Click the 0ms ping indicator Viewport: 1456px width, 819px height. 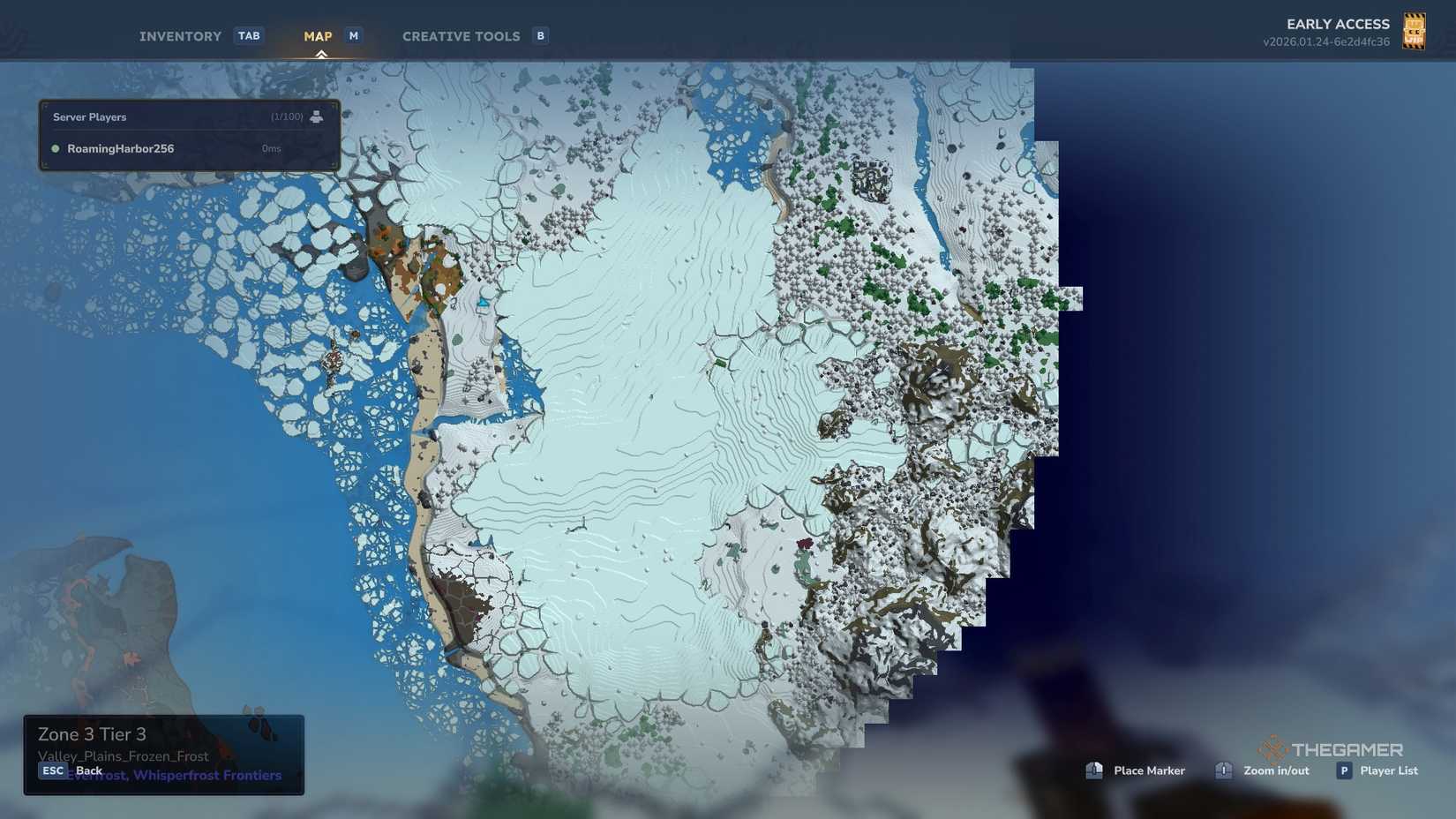[x=270, y=148]
